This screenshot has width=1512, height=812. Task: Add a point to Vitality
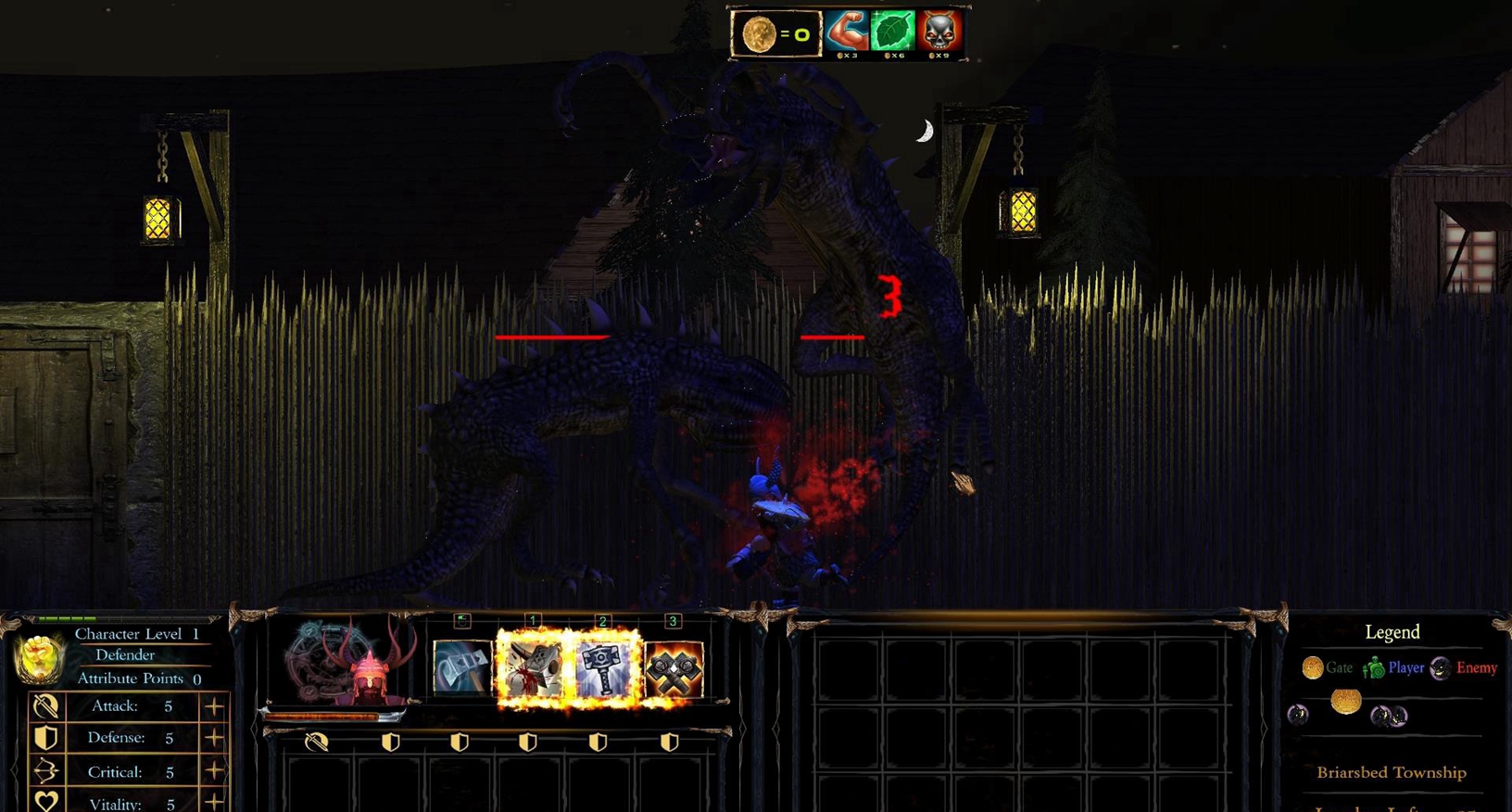(214, 803)
